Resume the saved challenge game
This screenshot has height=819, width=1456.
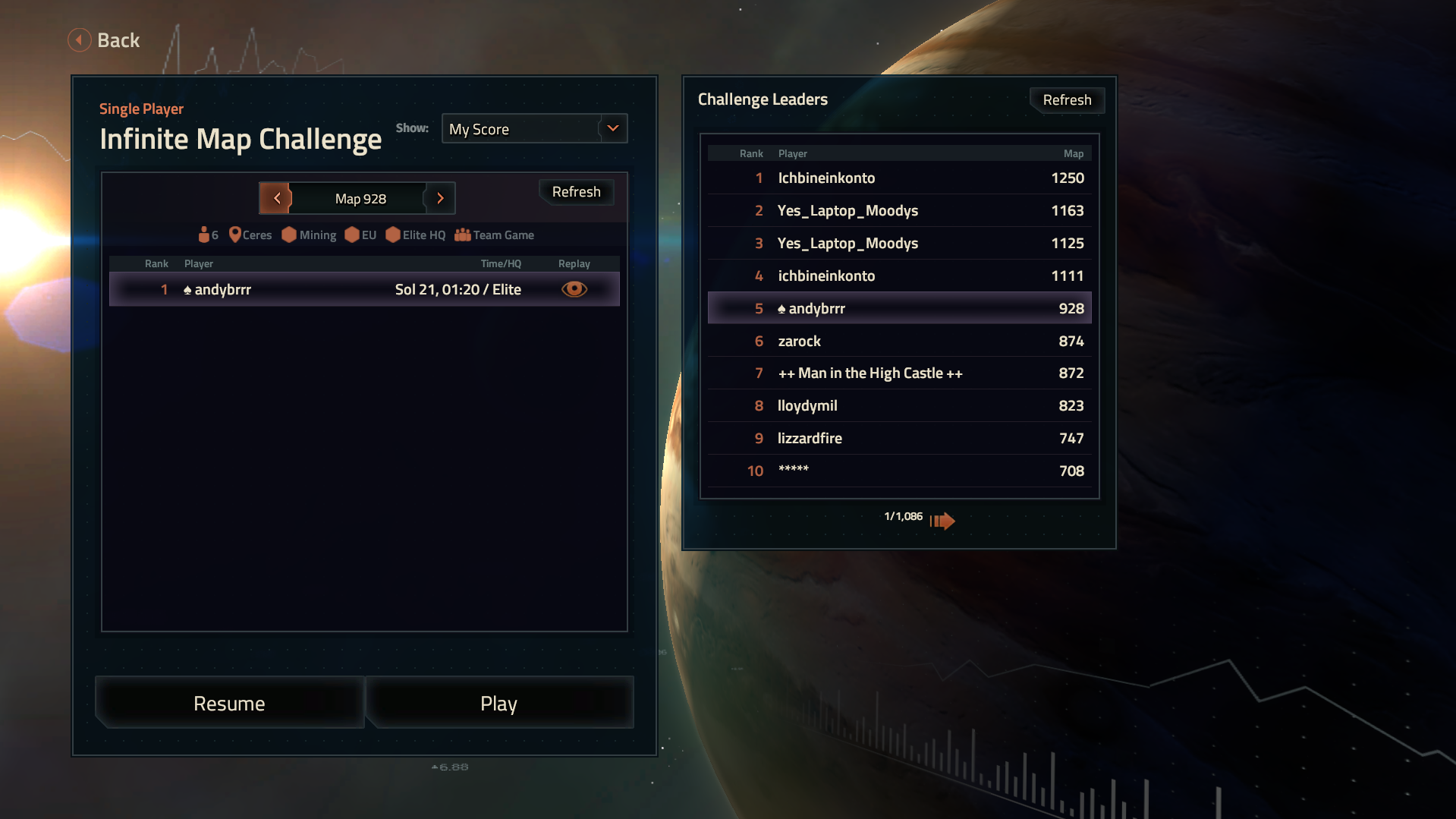(x=229, y=704)
